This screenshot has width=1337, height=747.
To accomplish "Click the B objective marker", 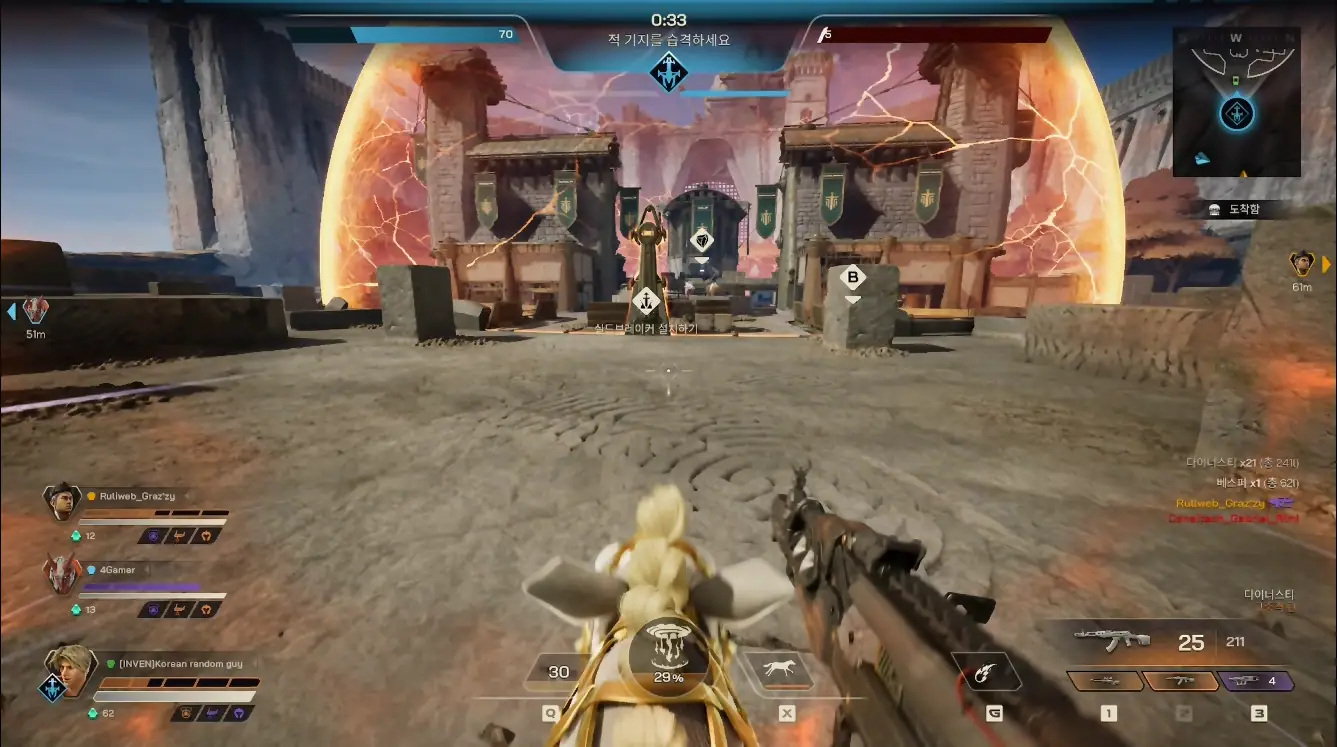I will [853, 277].
